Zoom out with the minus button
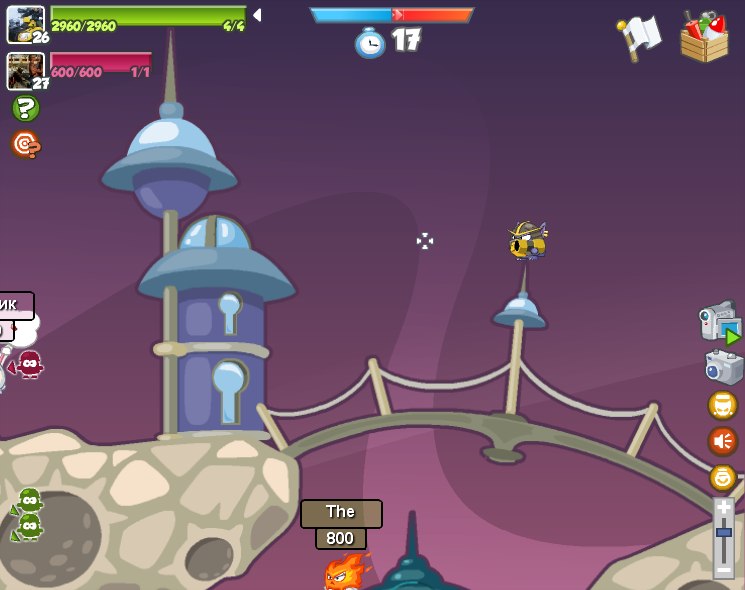 pos(723,569)
